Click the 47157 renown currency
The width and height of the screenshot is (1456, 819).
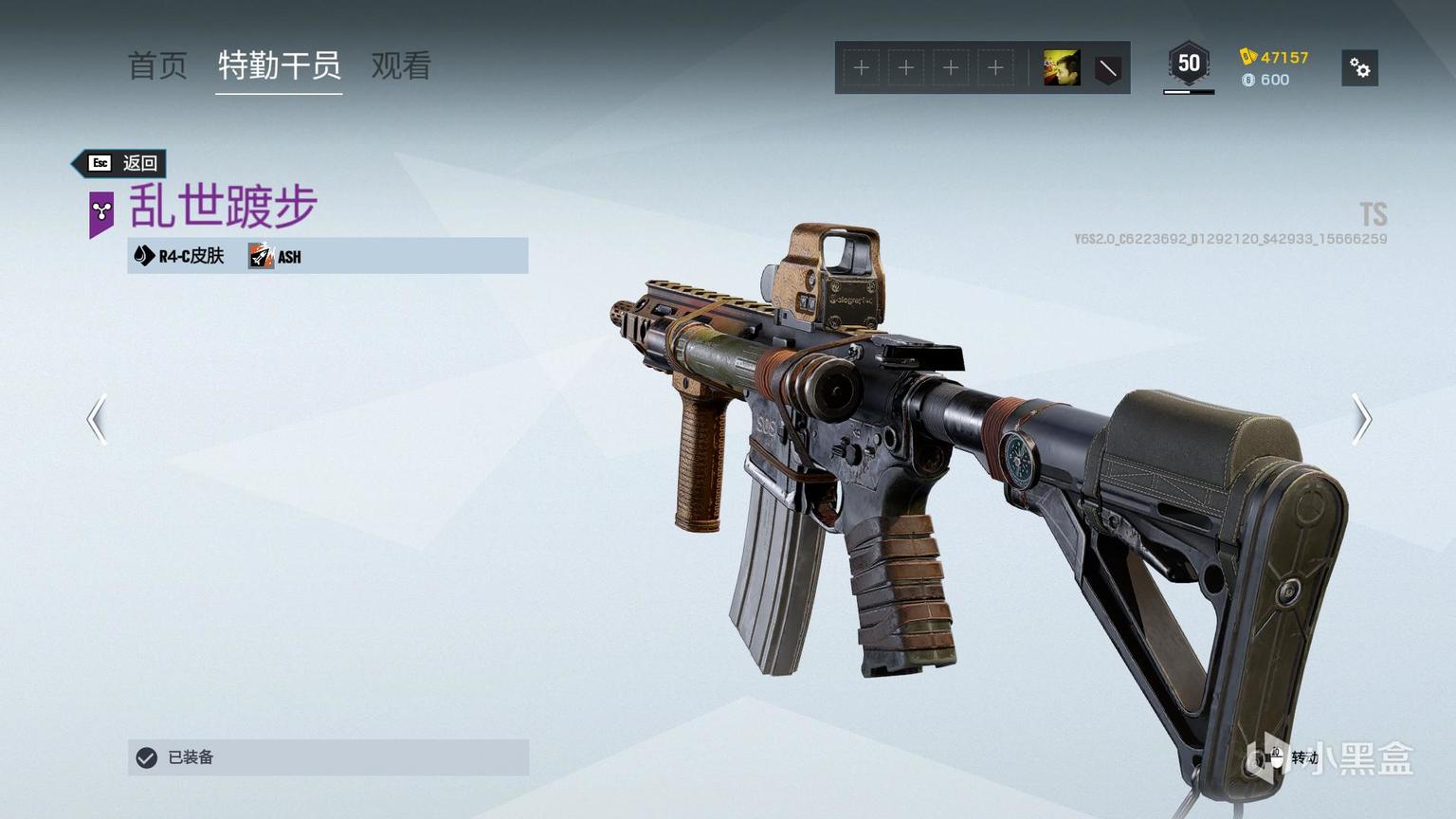tap(1274, 57)
